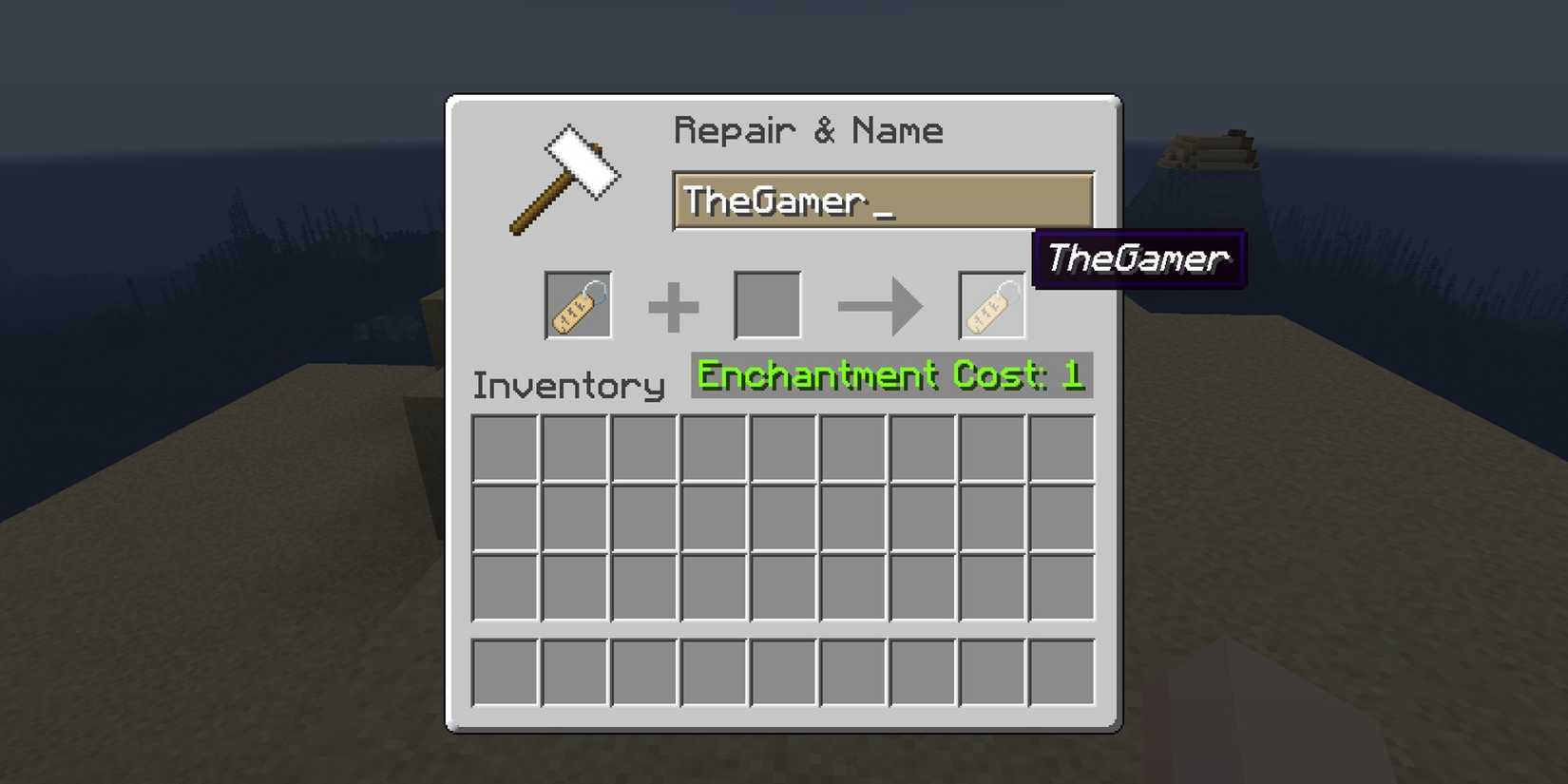Click the bottom-left hotbar slot
Image resolution: width=1568 pixels, height=784 pixels.
[503, 670]
